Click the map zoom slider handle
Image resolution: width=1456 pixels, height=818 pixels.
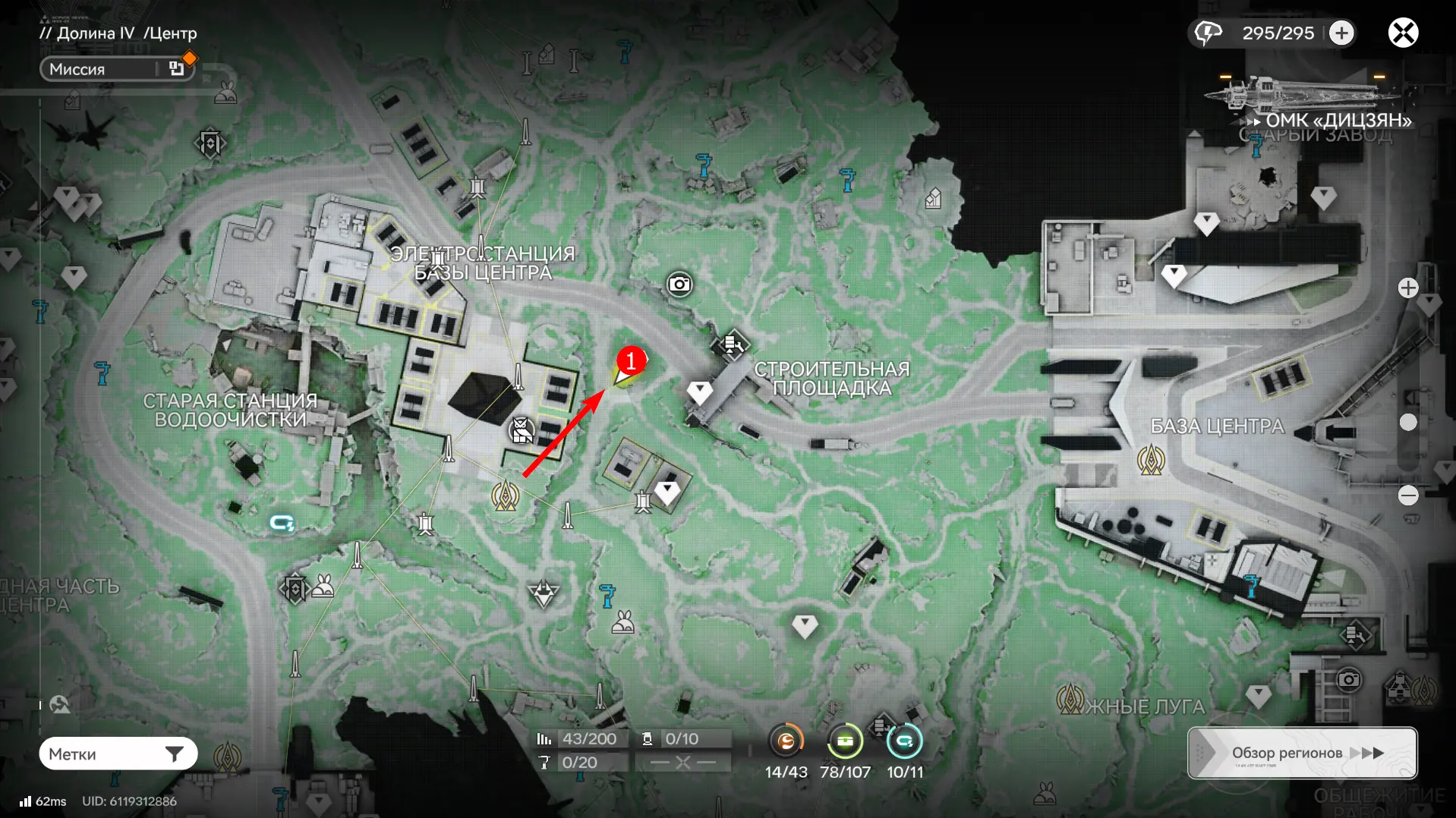coord(1408,423)
